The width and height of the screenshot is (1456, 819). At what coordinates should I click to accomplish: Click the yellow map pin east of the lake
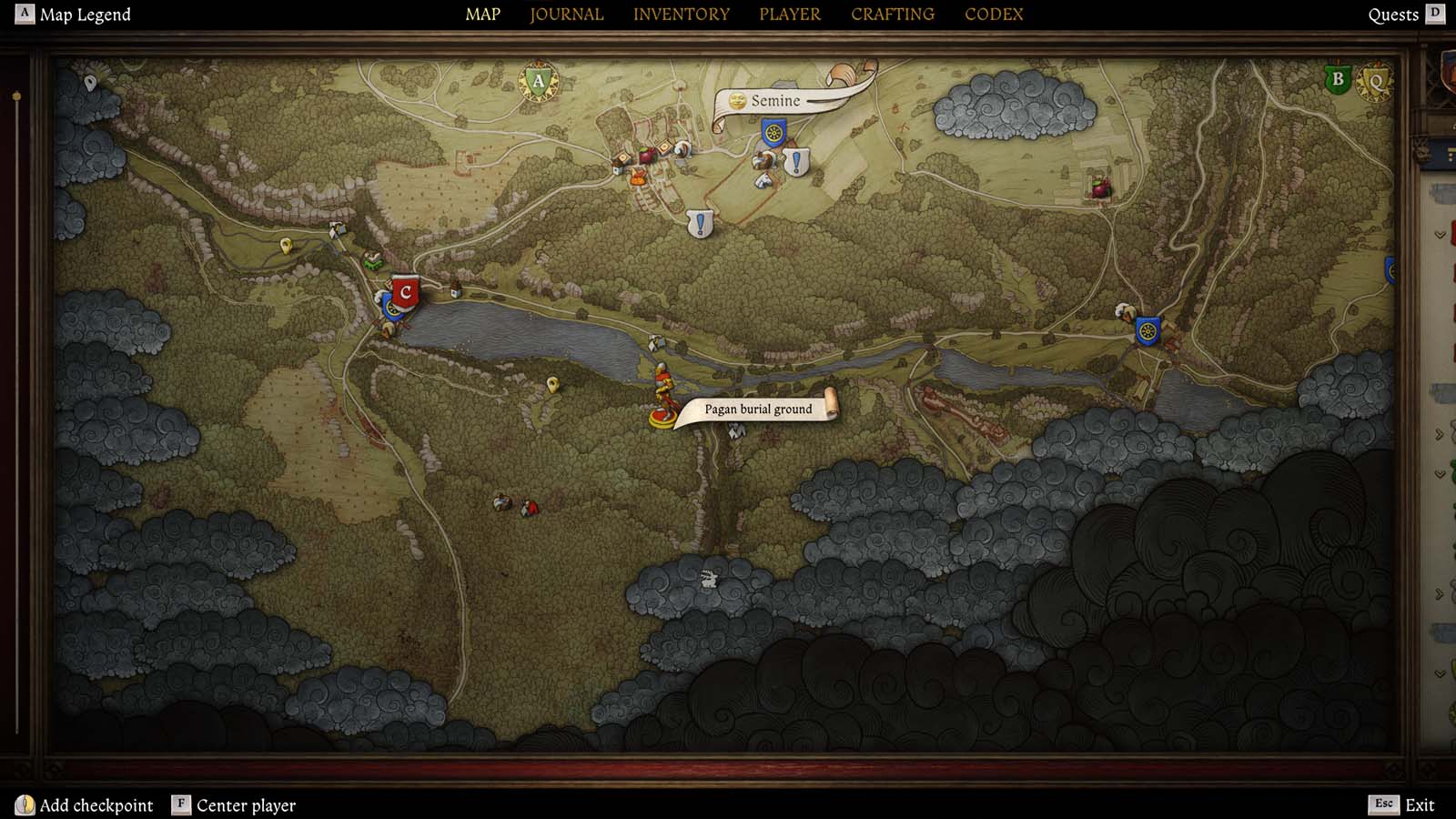[553, 384]
